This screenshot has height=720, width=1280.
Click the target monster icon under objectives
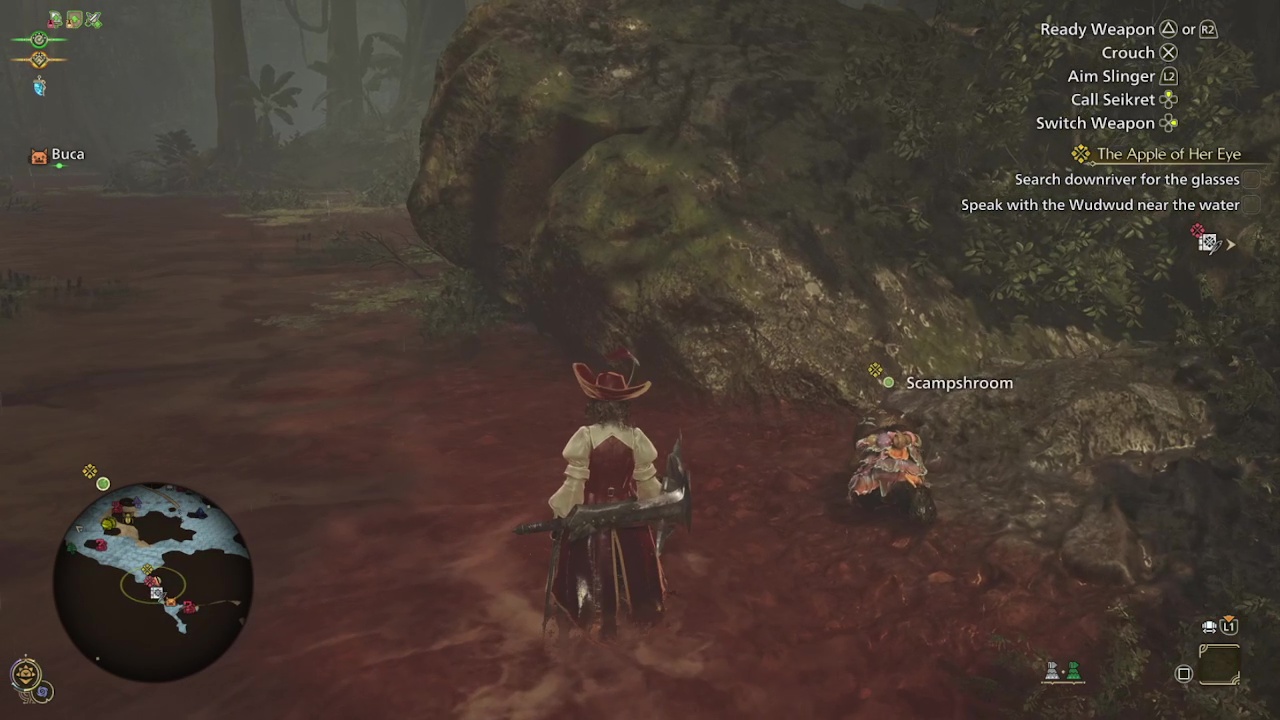(x=1208, y=241)
